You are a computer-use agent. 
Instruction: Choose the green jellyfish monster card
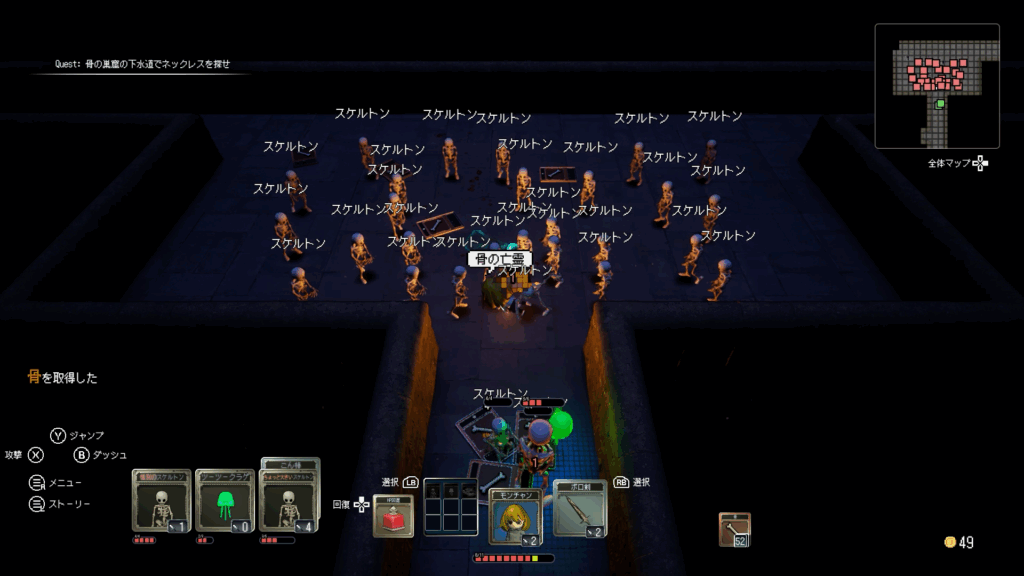pyautogui.click(x=224, y=500)
